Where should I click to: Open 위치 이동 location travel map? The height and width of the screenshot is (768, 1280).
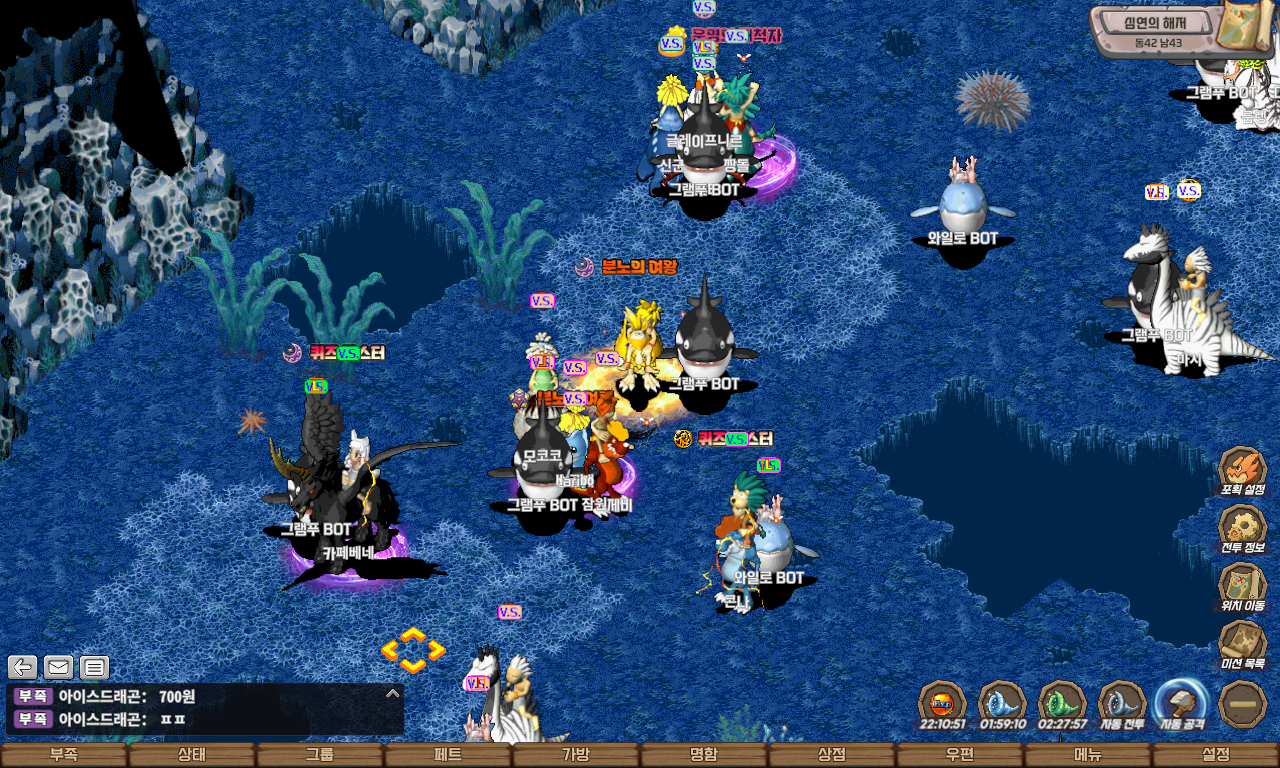[x=1243, y=587]
